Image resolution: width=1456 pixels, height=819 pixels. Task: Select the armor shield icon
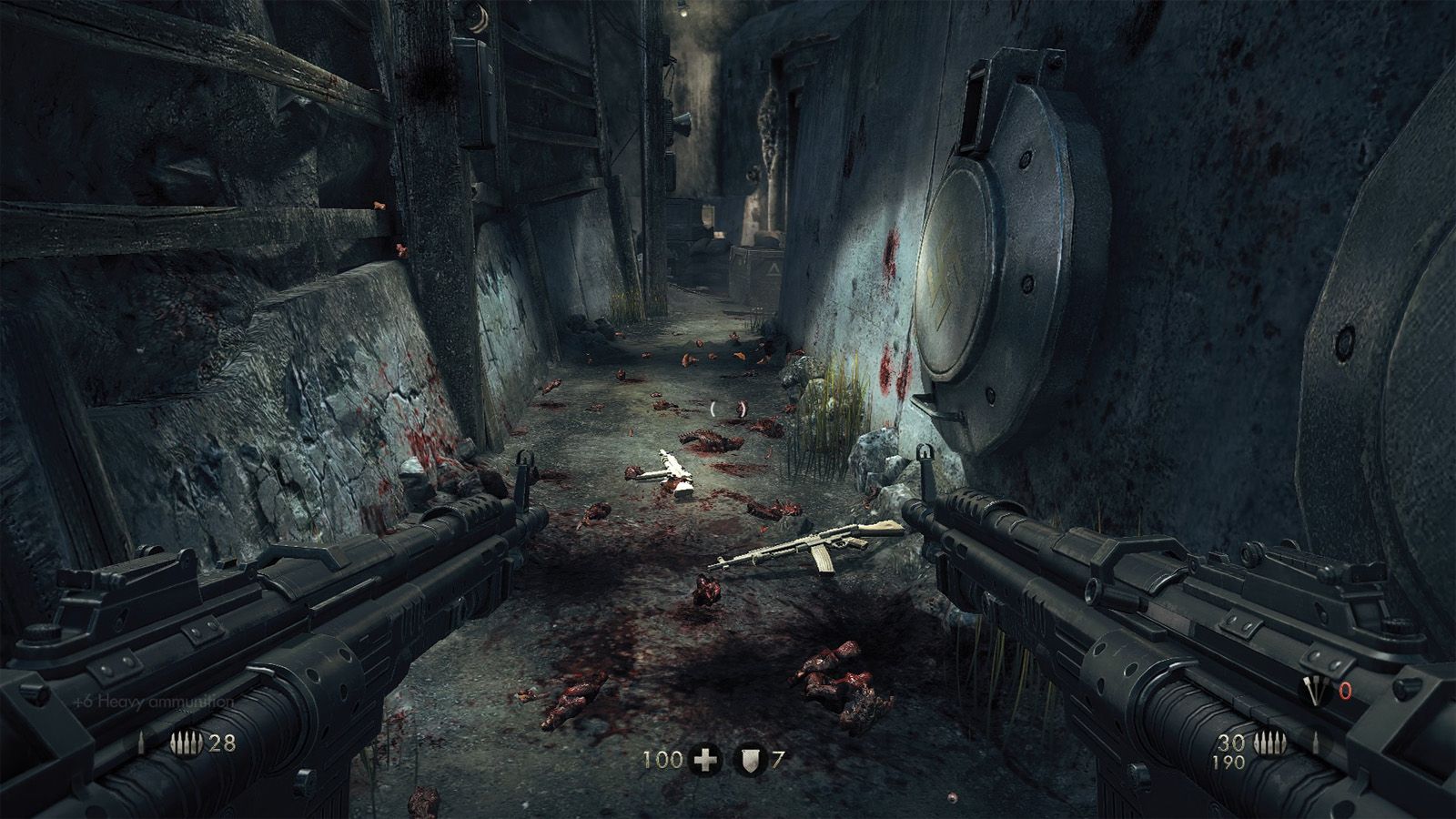[751, 760]
